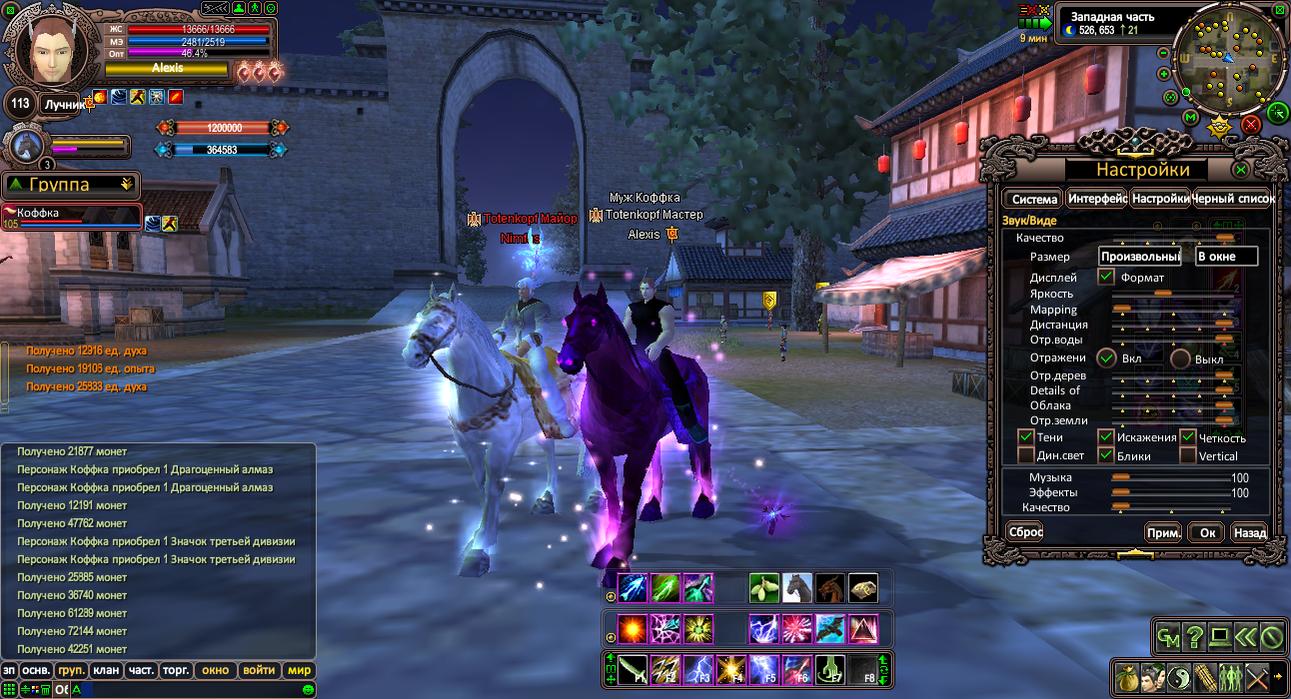Select the Выкл reflection option

tap(1180, 358)
